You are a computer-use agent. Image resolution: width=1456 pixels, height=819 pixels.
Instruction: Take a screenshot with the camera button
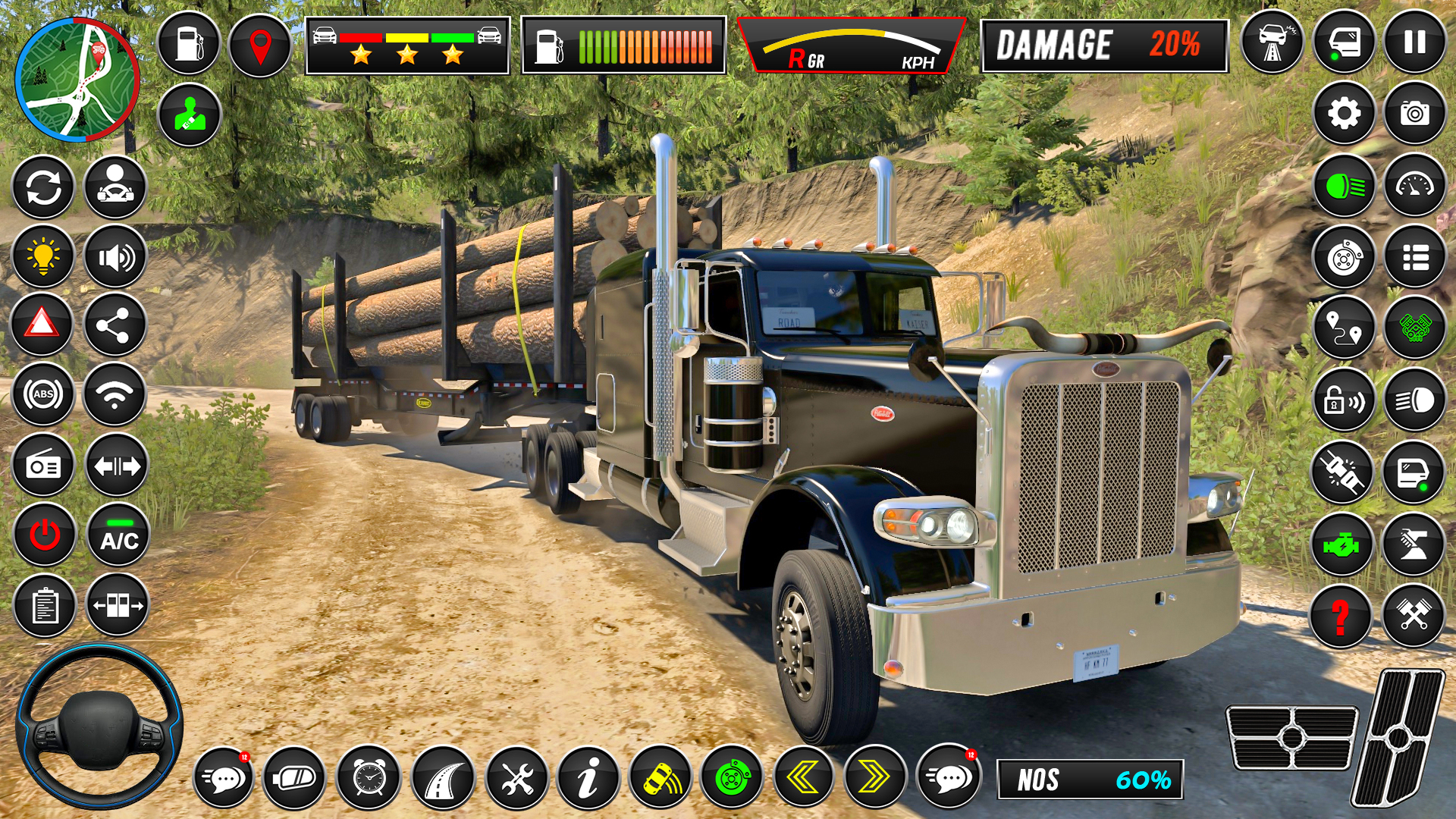(1414, 115)
